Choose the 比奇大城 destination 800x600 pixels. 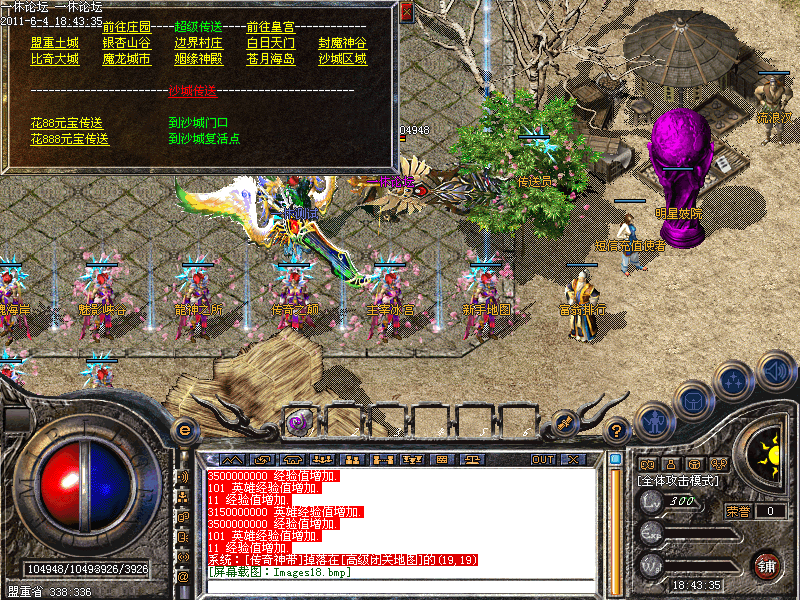54,59
